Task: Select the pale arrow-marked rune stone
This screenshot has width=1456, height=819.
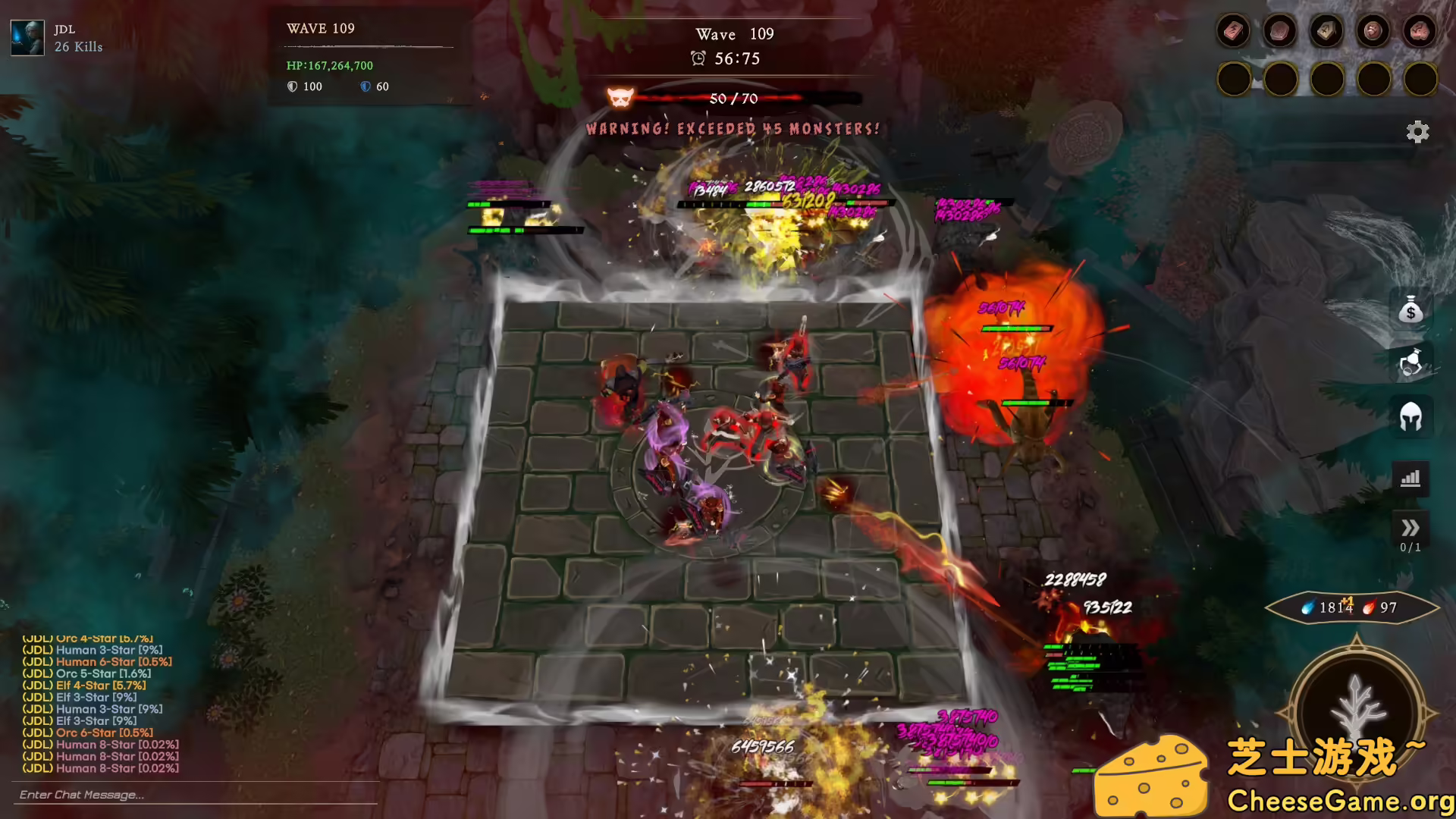Action: (x=1326, y=32)
